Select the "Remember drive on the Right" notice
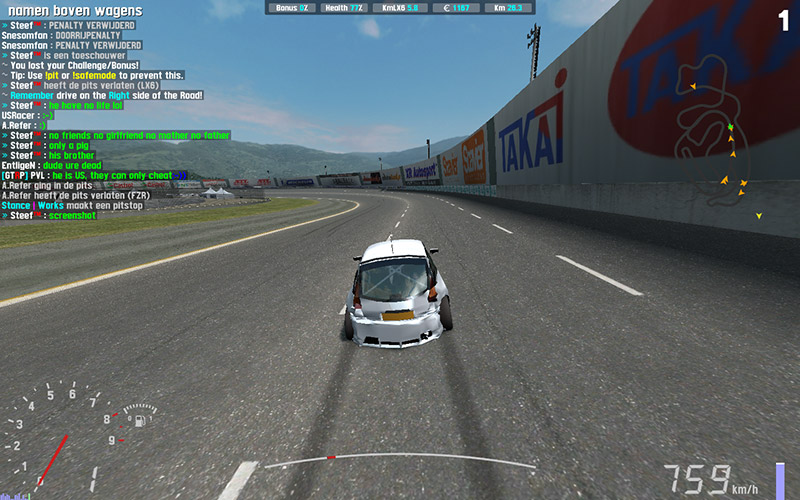 (103, 95)
